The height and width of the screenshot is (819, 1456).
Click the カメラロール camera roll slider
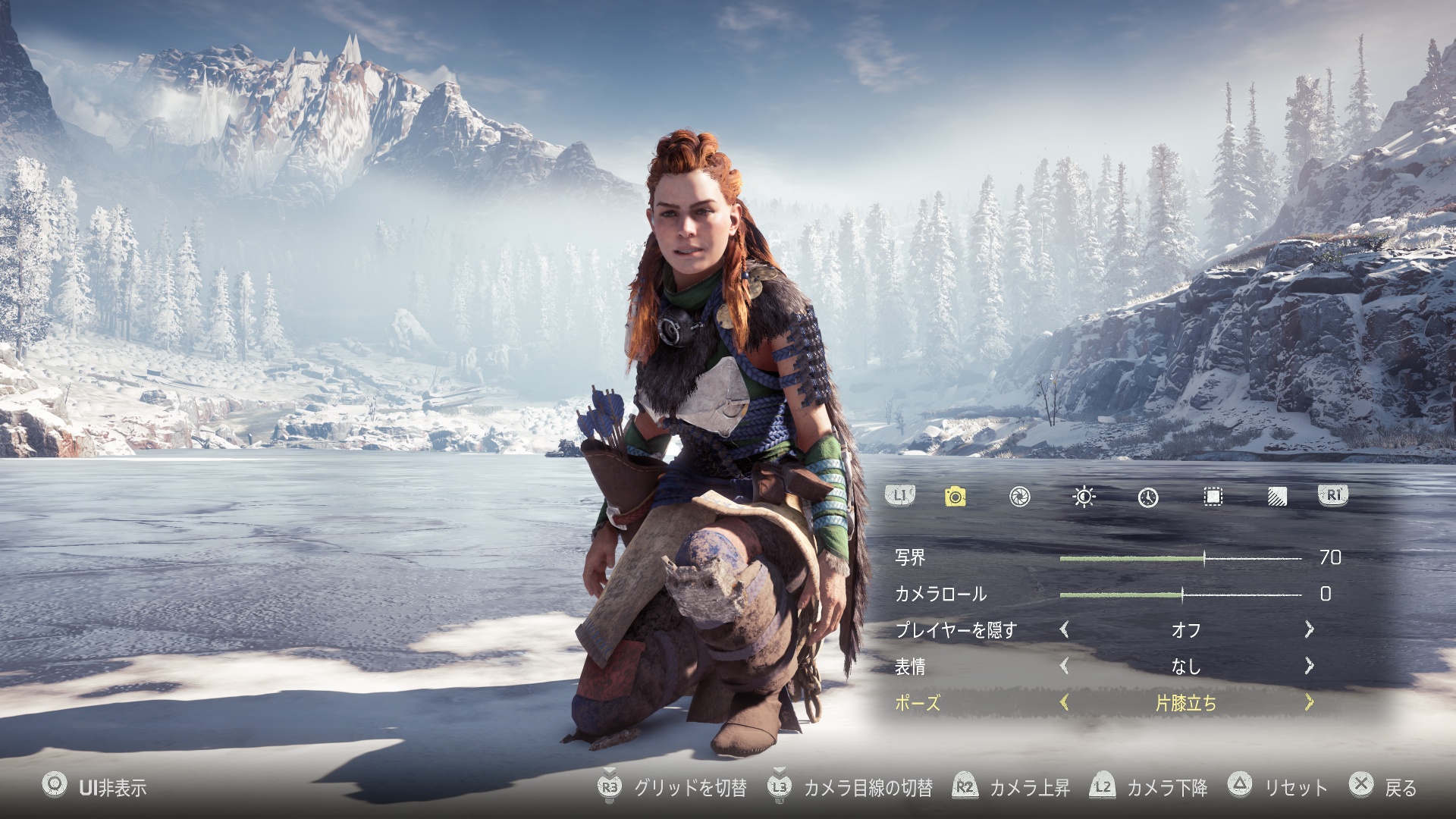click(x=1180, y=595)
